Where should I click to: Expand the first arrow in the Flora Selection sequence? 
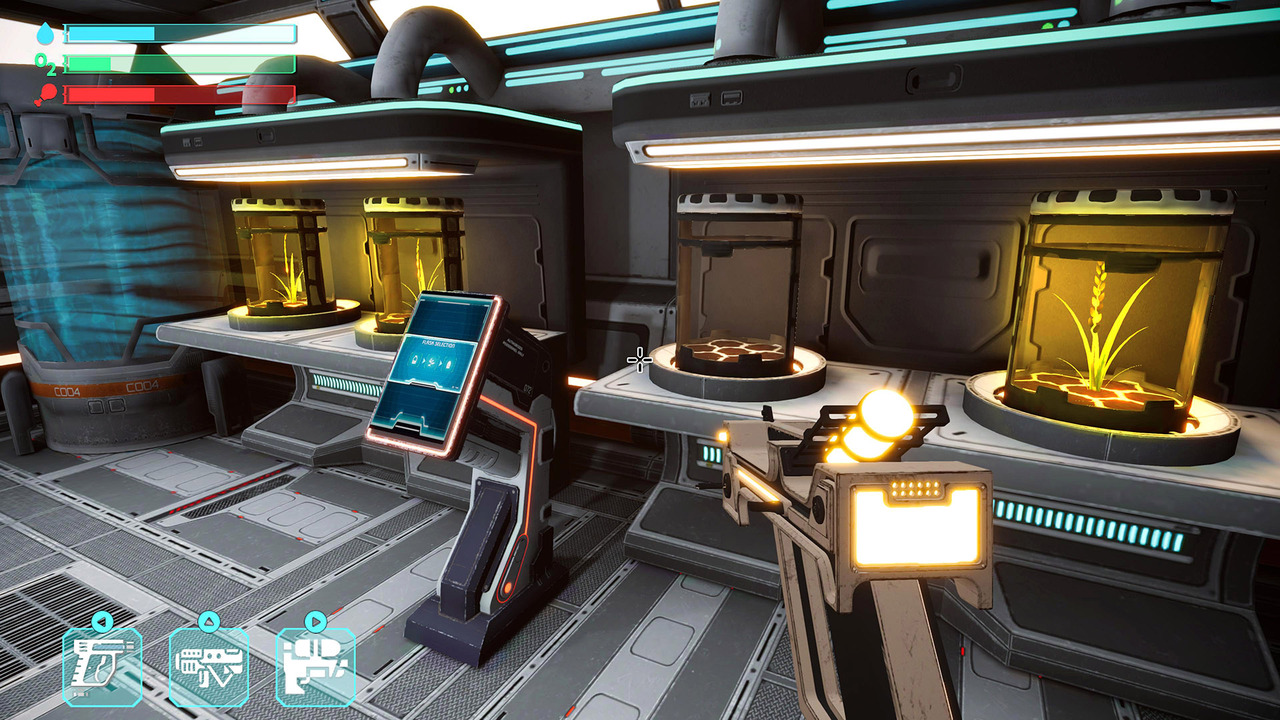point(424,360)
